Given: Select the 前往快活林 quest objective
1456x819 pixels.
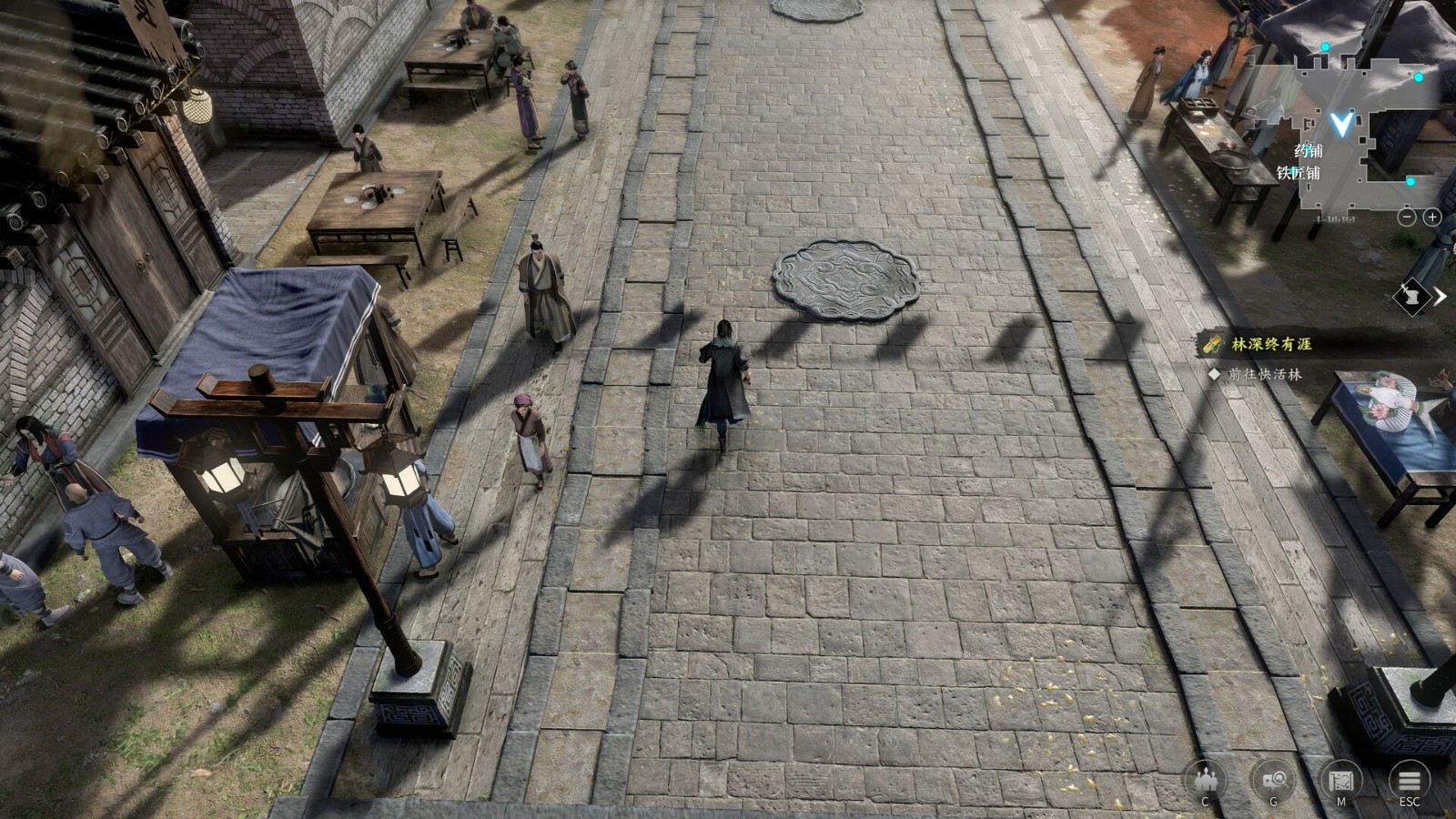Looking at the screenshot, I should (x=1265, y=374).
